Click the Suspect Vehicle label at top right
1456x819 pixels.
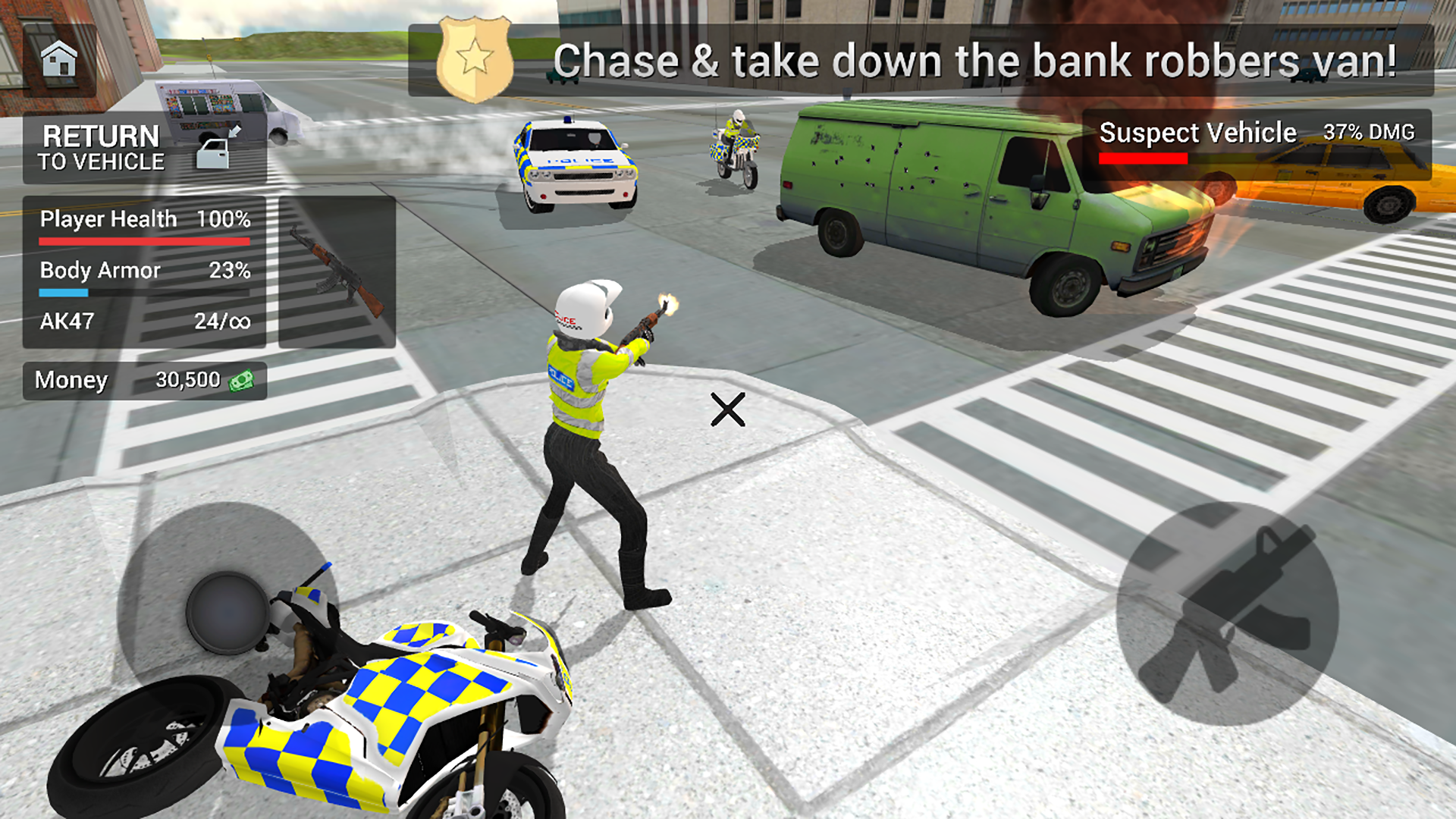[1198, 132]
